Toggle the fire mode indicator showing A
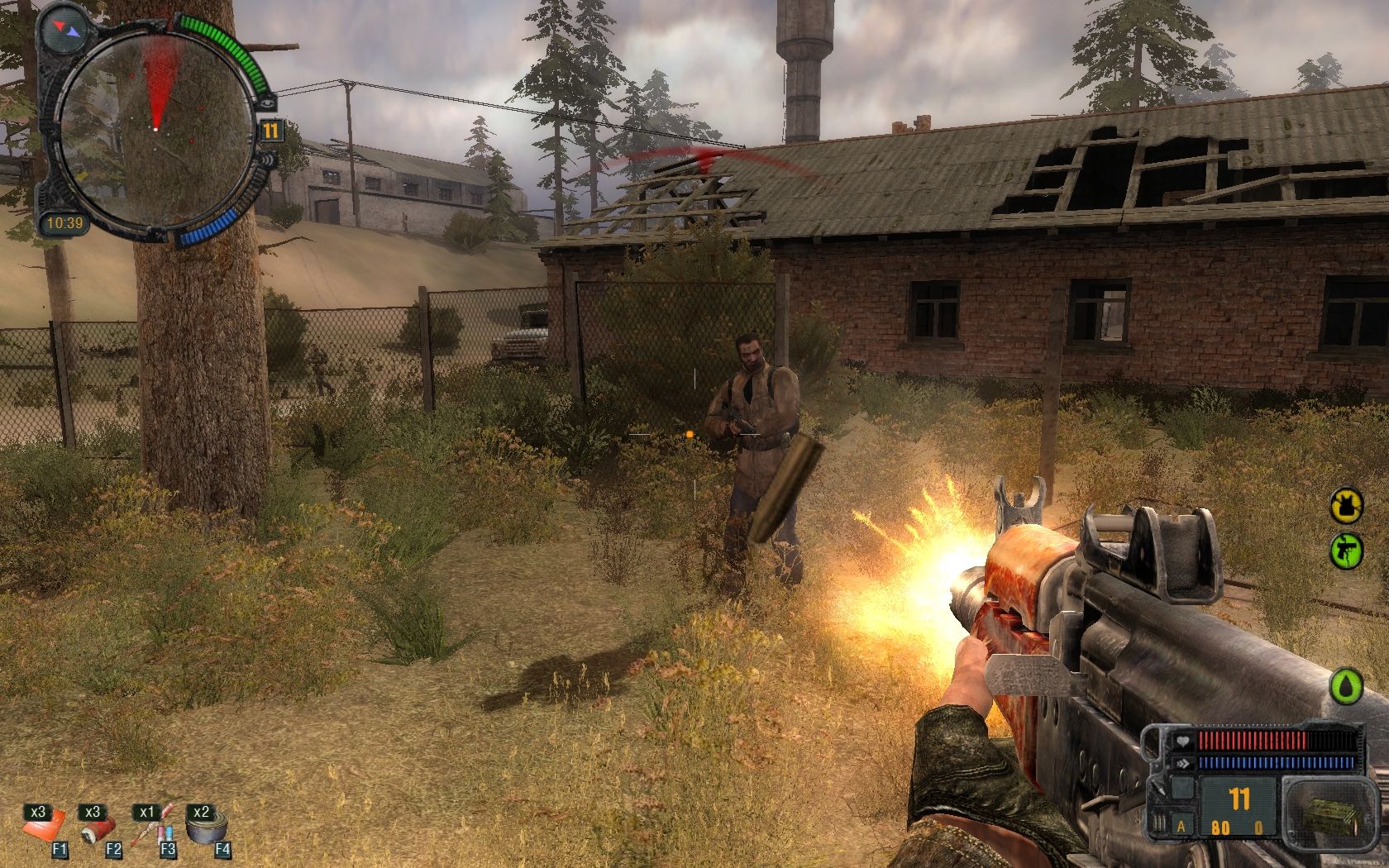Viewport: 1389px width, 868px height. [x=1181, y=825]
